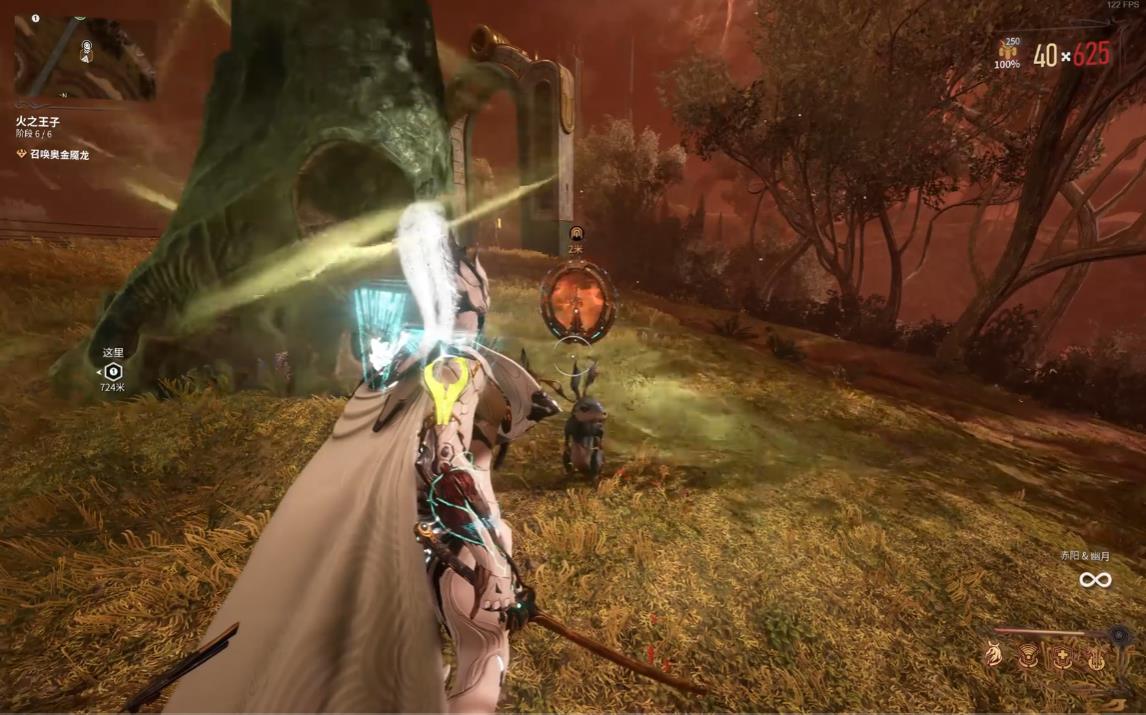Open the minimap in the corner
1146x715 pixels.
pos(85,60)
